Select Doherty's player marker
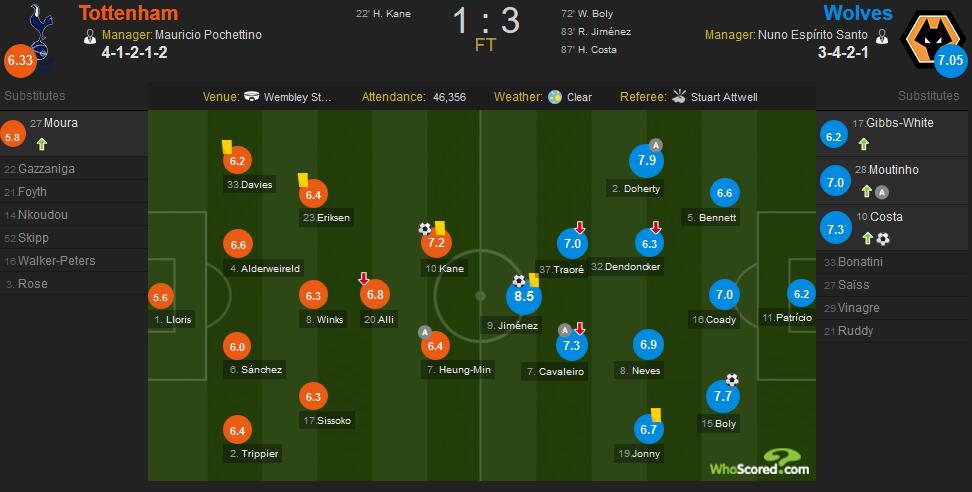972x492 pixels. (x=647, y=160)
